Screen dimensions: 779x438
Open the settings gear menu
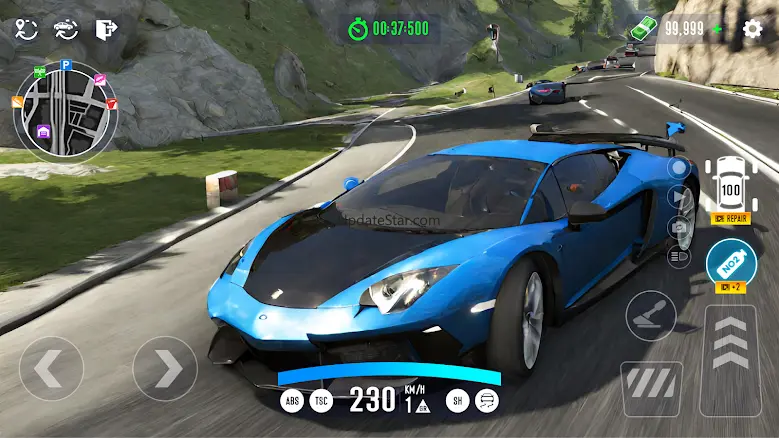(753, 28)
